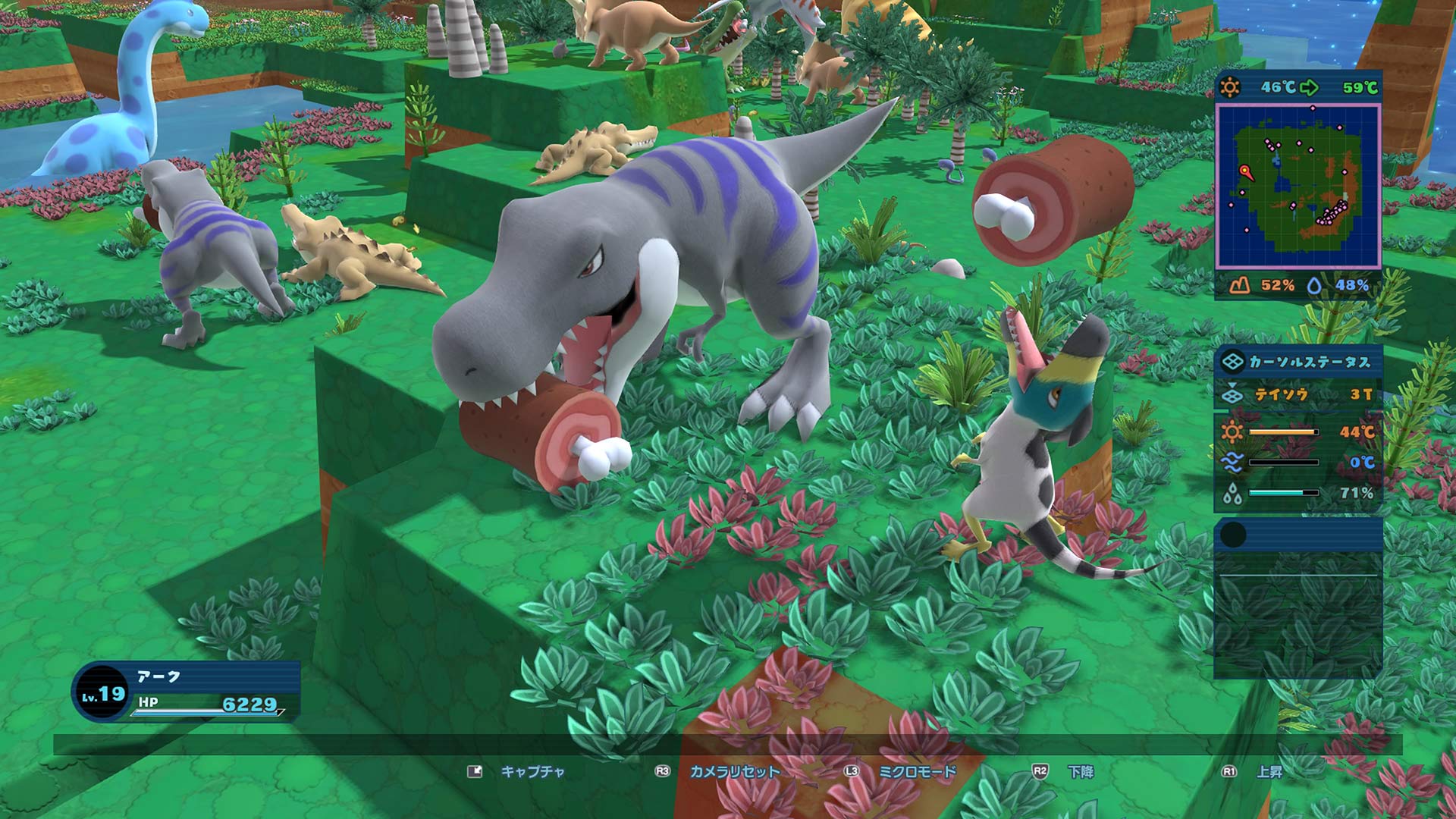Click the テイソウ terrain block icon

tap(1231, 396)
